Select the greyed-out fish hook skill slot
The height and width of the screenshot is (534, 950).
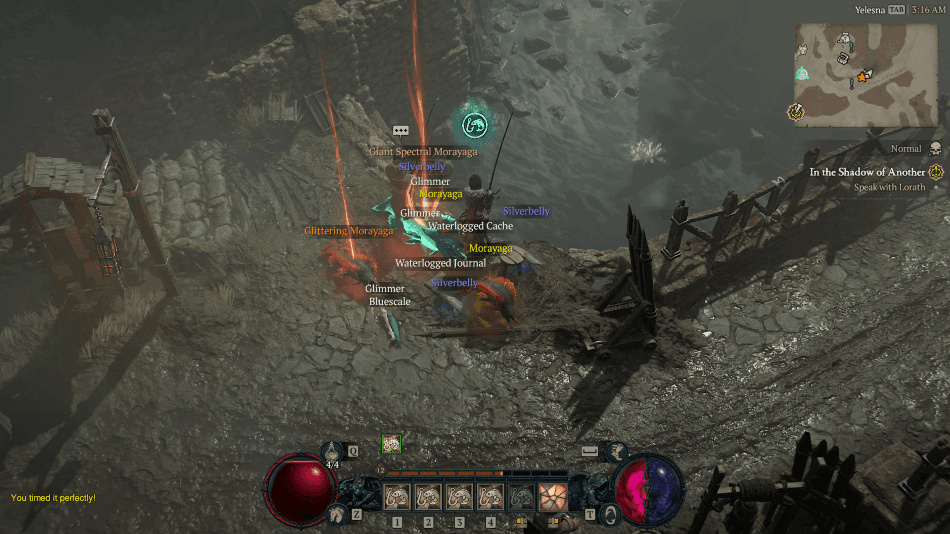[x=521, y=497]
